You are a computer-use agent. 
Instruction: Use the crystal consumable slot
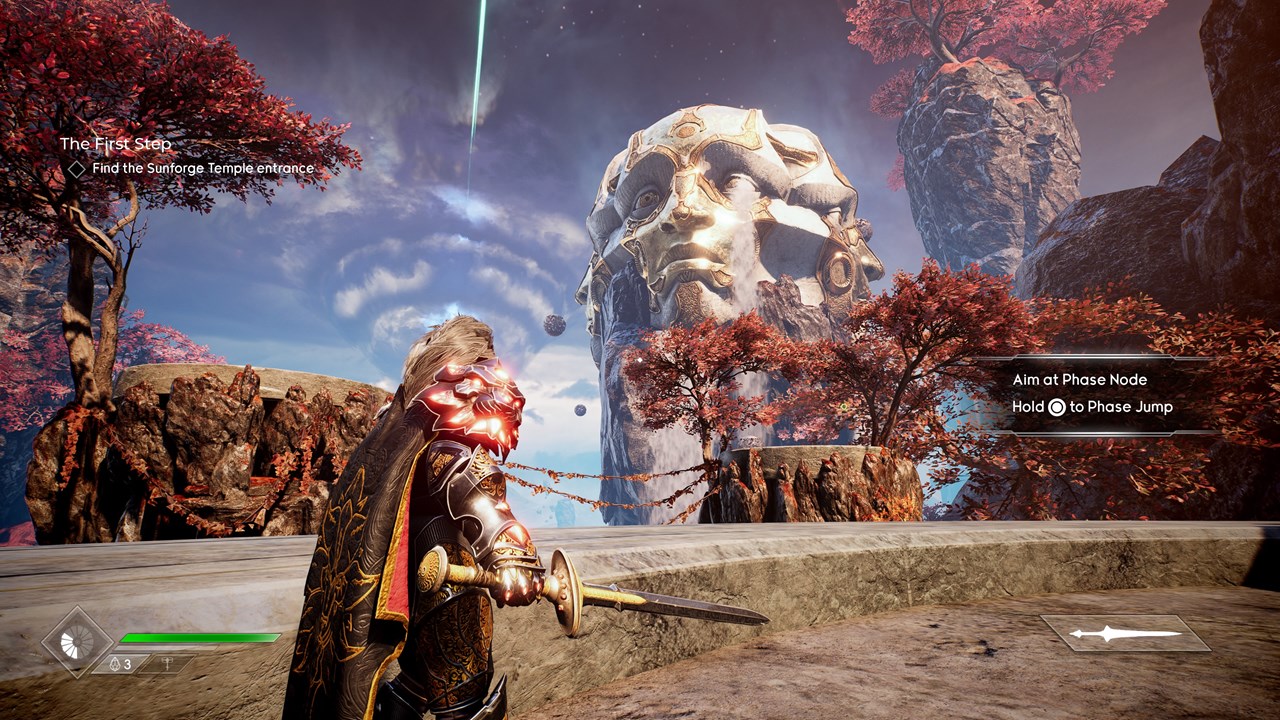tap(120, 663)
